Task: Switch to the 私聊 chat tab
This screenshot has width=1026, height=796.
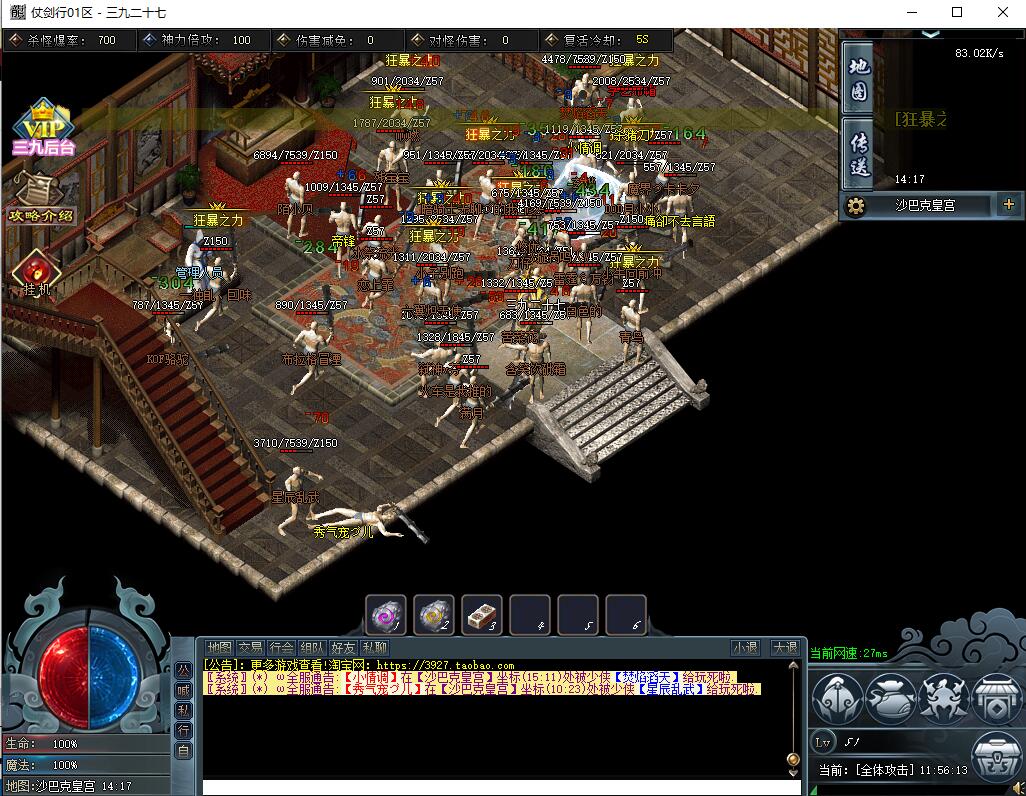Action: coord(375,648)
